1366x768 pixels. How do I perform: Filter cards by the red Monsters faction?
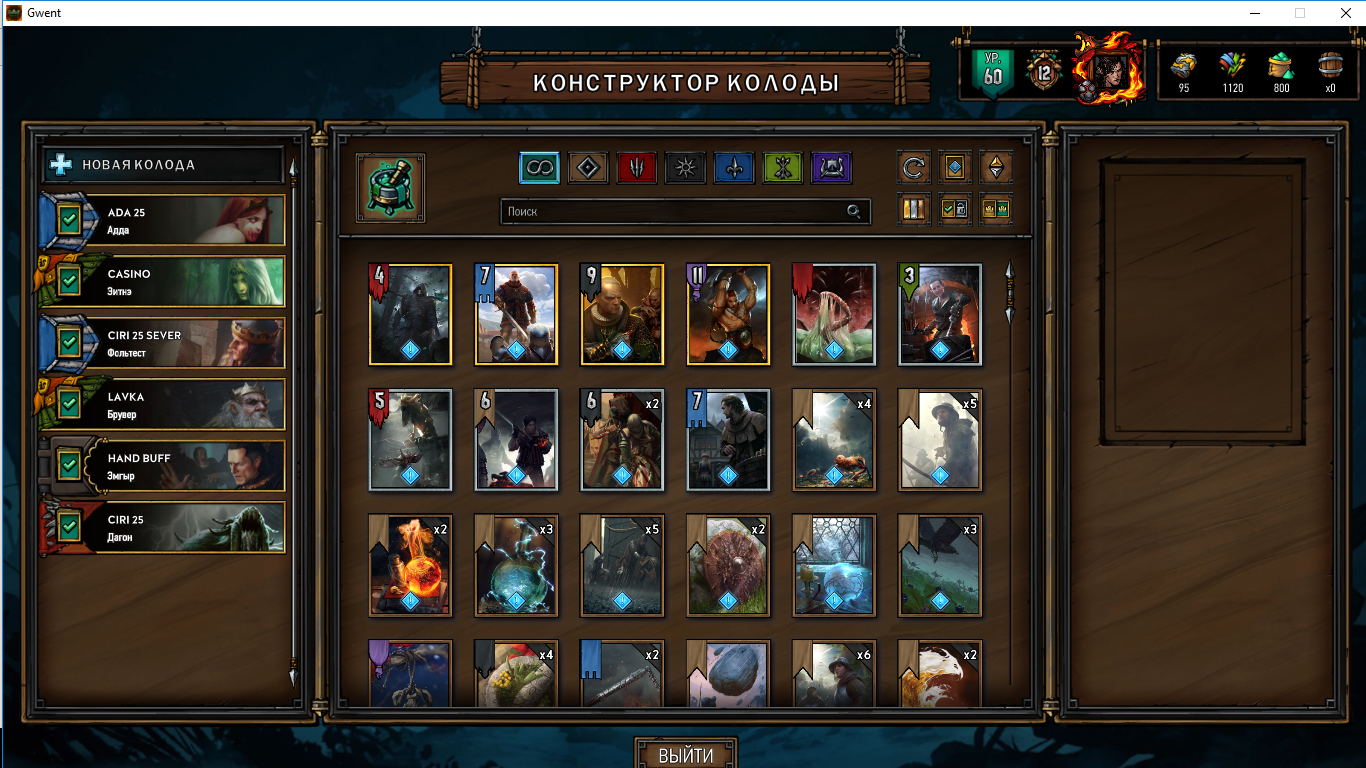(x=637, y=168)
